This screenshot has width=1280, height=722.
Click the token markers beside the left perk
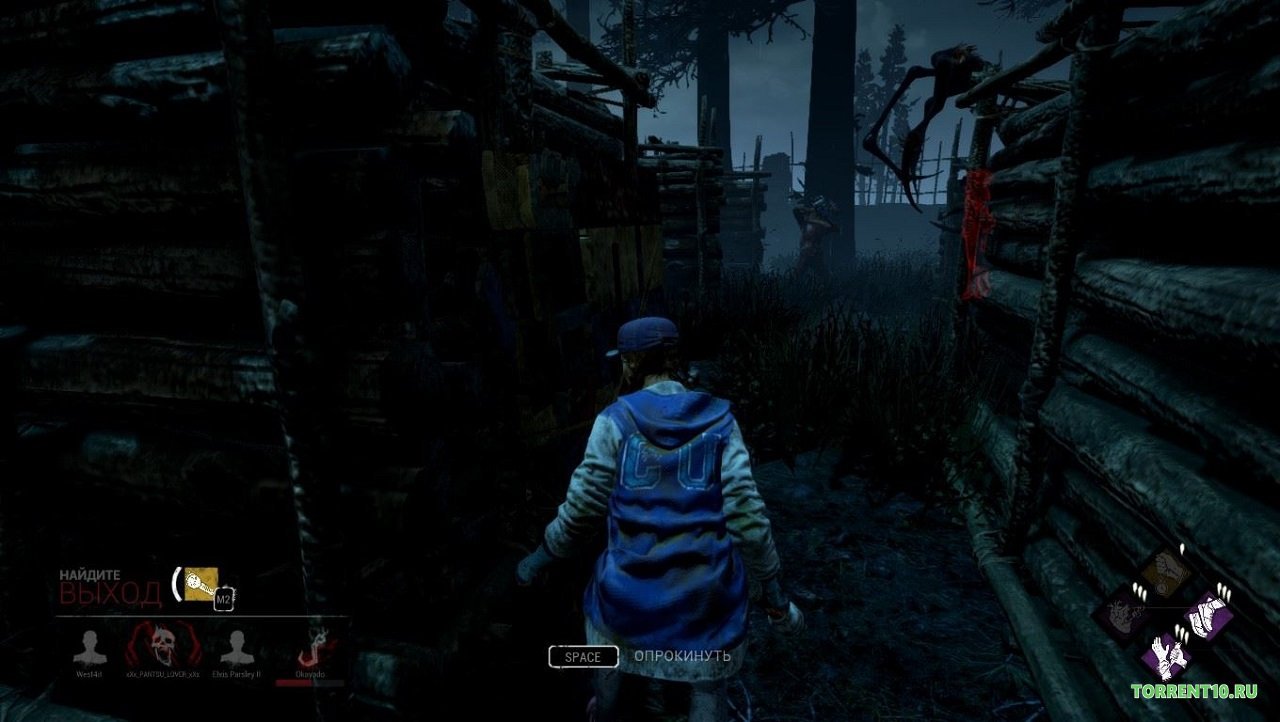pyautogui.click(x=1139, y=590)
